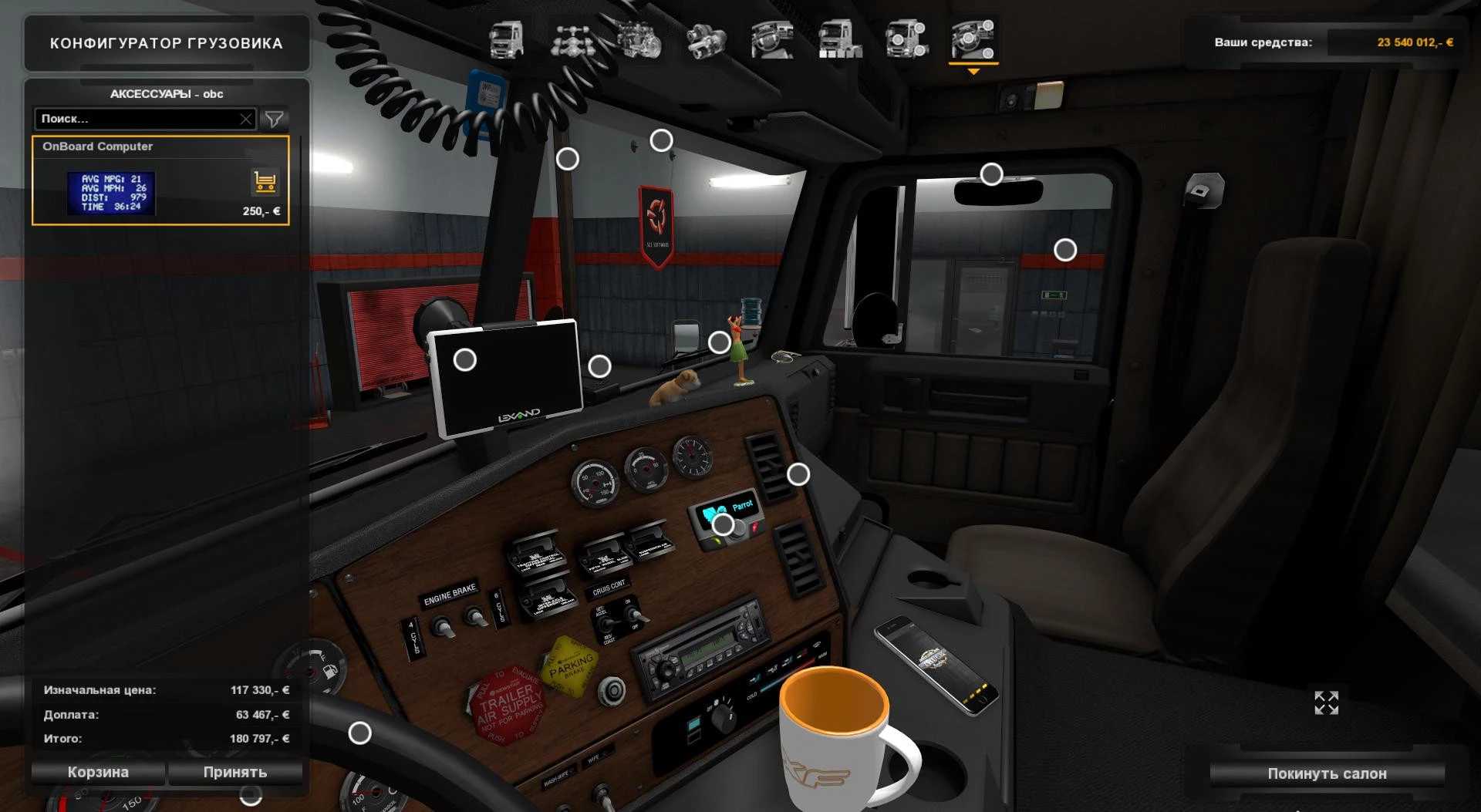Open the accessory filter funnel
The width and height of the screenshot is (1481, 812).
coord(274,119)
